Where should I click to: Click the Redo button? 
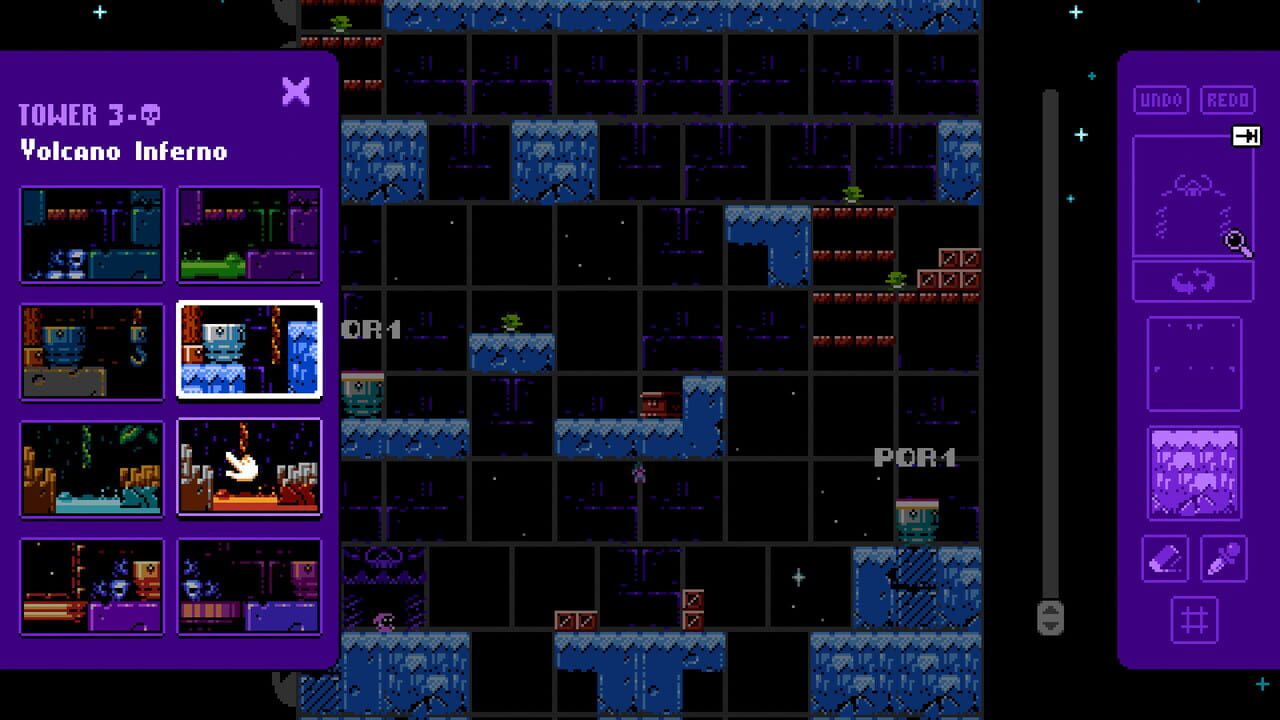[1227, 99]
